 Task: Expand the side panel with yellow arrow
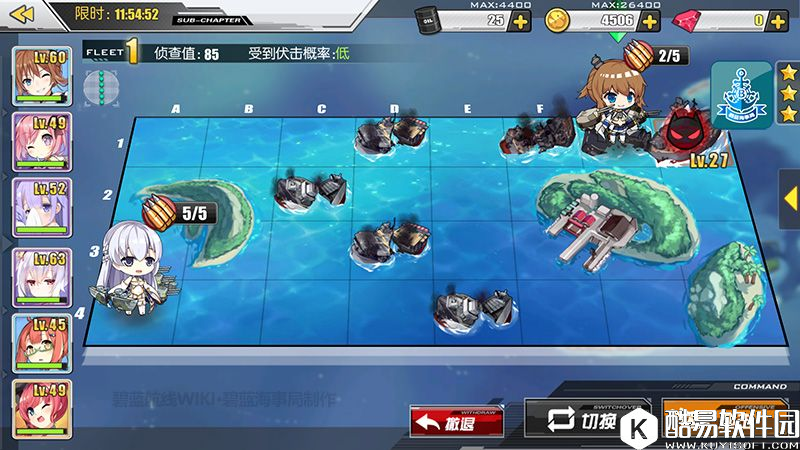point(790,198)
